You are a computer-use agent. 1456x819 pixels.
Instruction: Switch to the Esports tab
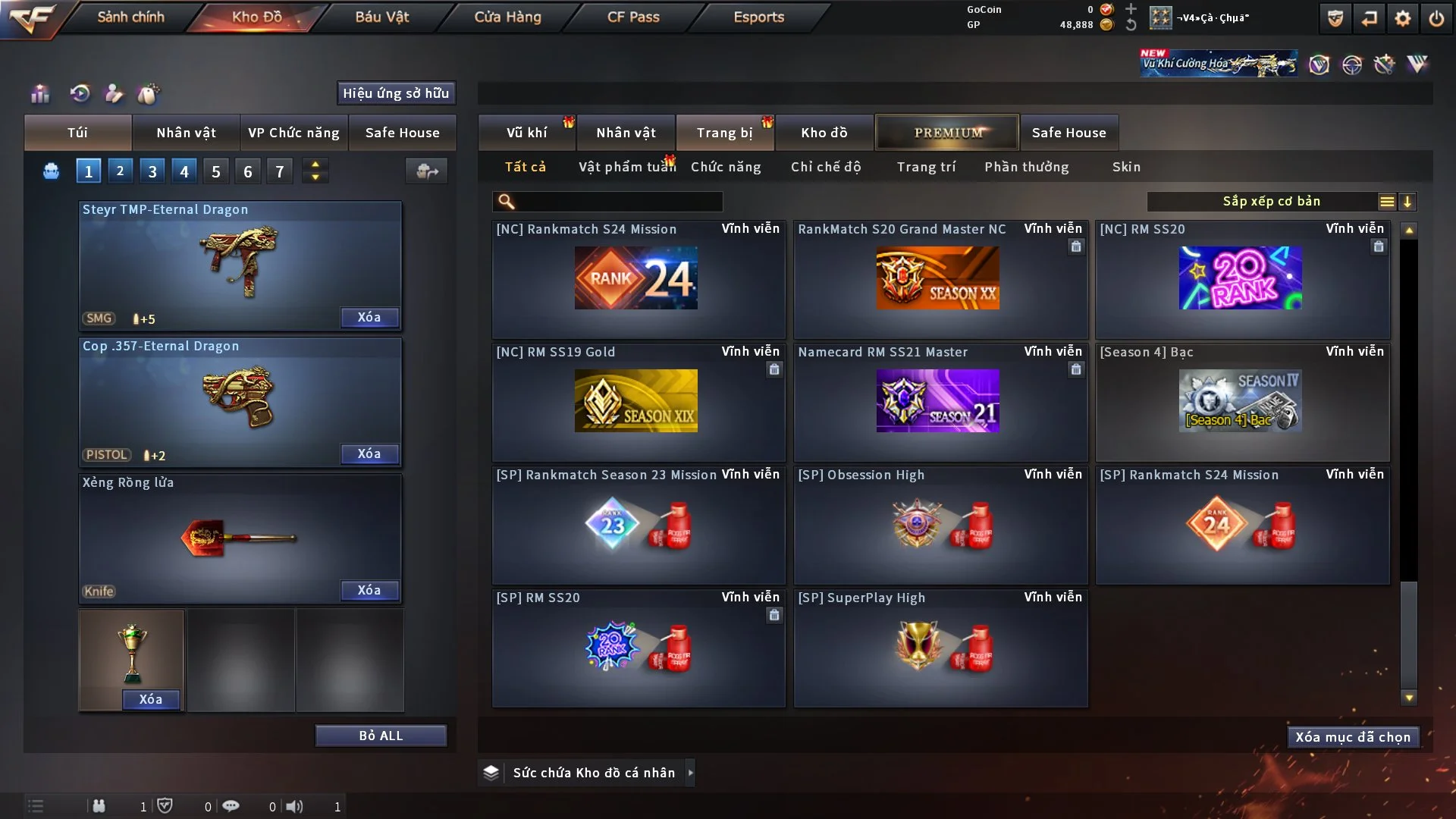(x=758, y=17)
